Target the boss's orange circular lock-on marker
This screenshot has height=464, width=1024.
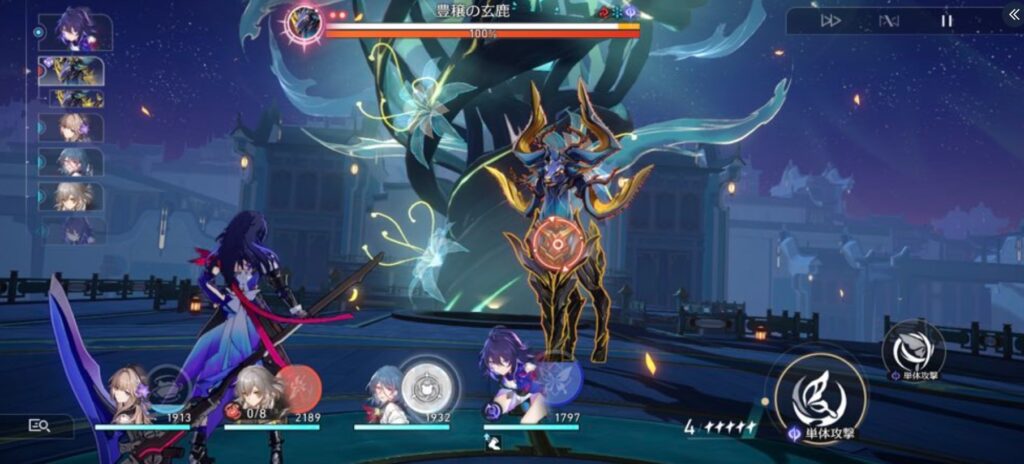click(551, 242)
